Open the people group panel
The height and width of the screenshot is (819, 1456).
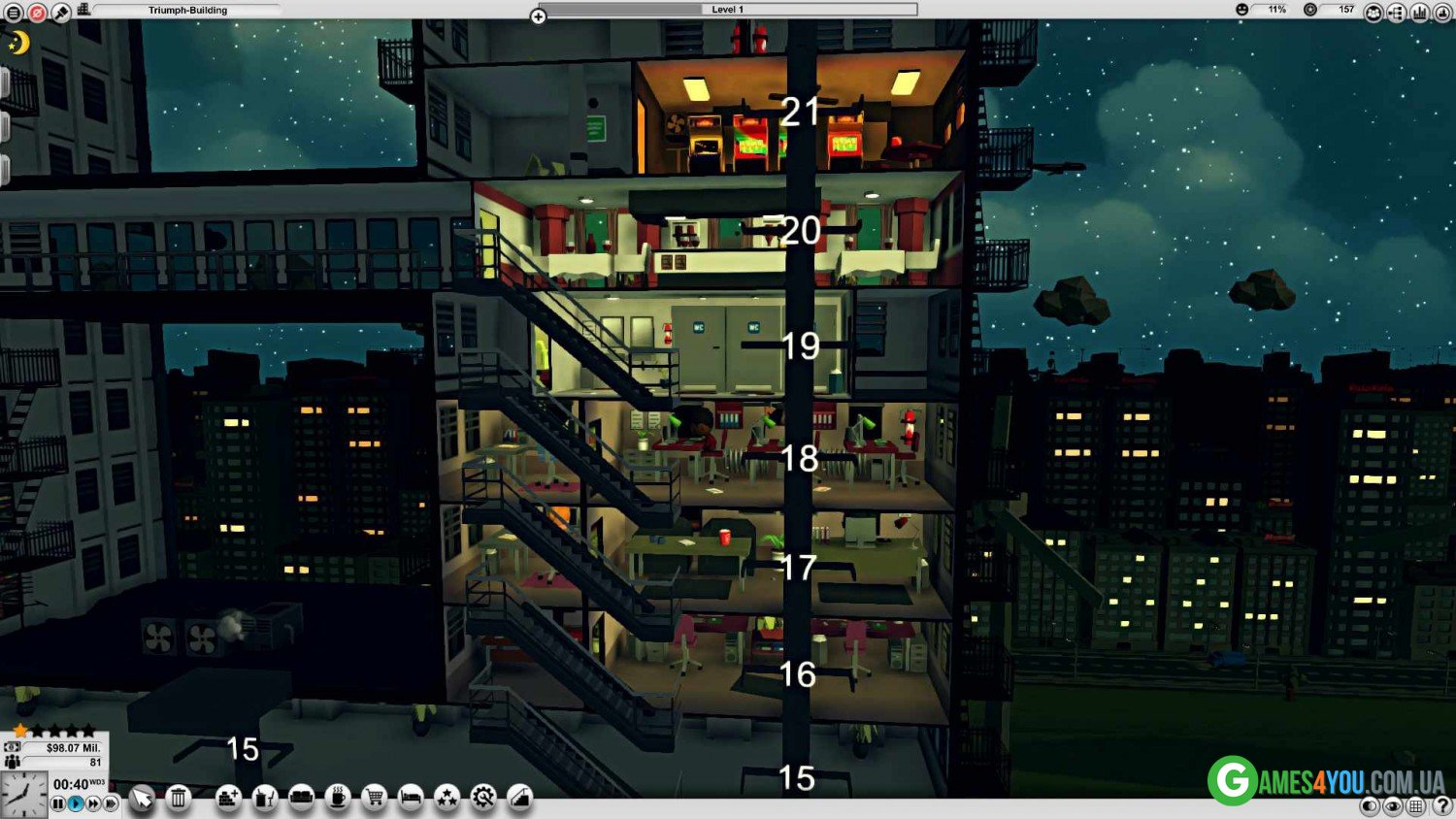coord(1373,13)
